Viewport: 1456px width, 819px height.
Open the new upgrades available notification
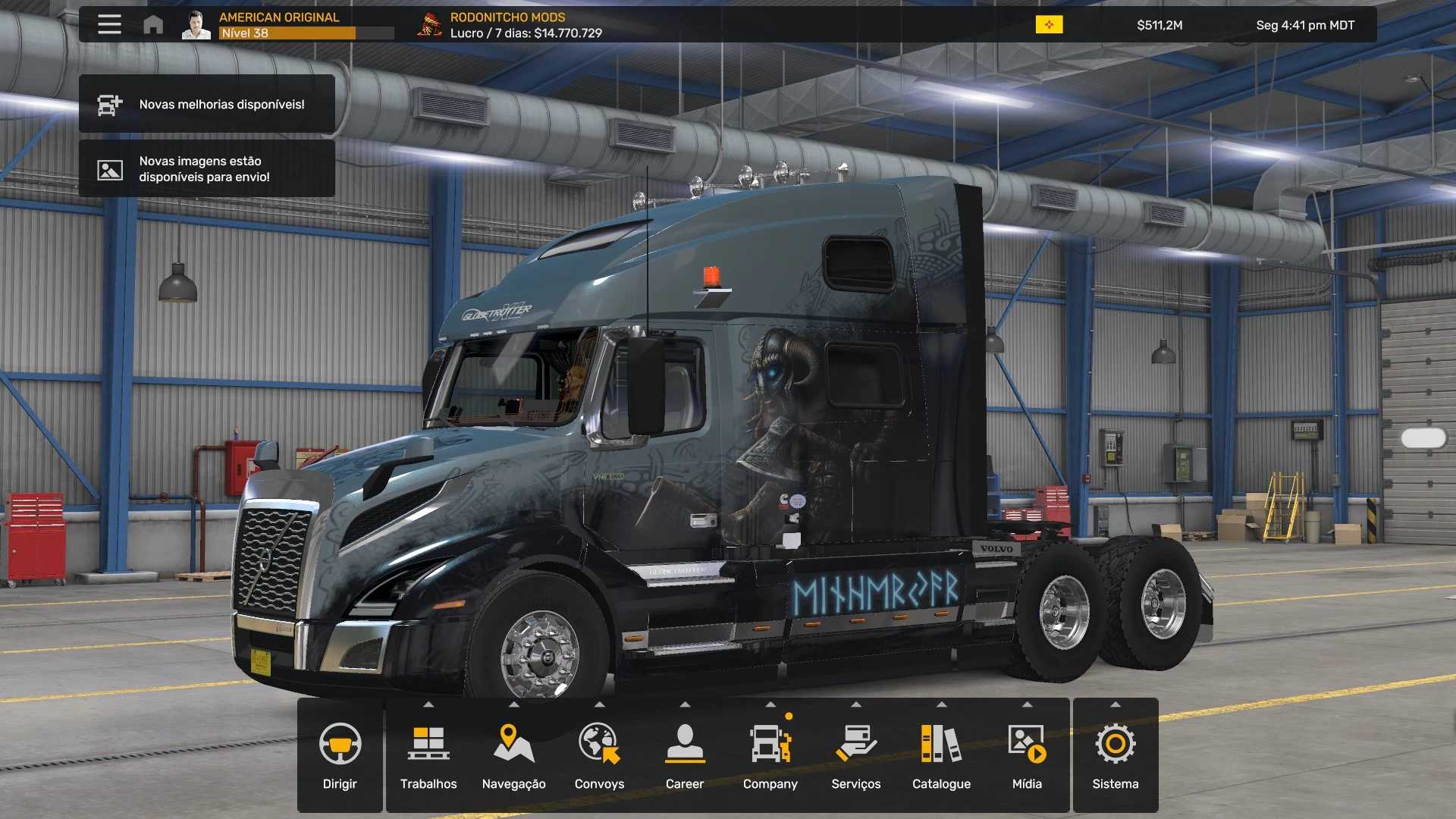[x=207, y=105]
